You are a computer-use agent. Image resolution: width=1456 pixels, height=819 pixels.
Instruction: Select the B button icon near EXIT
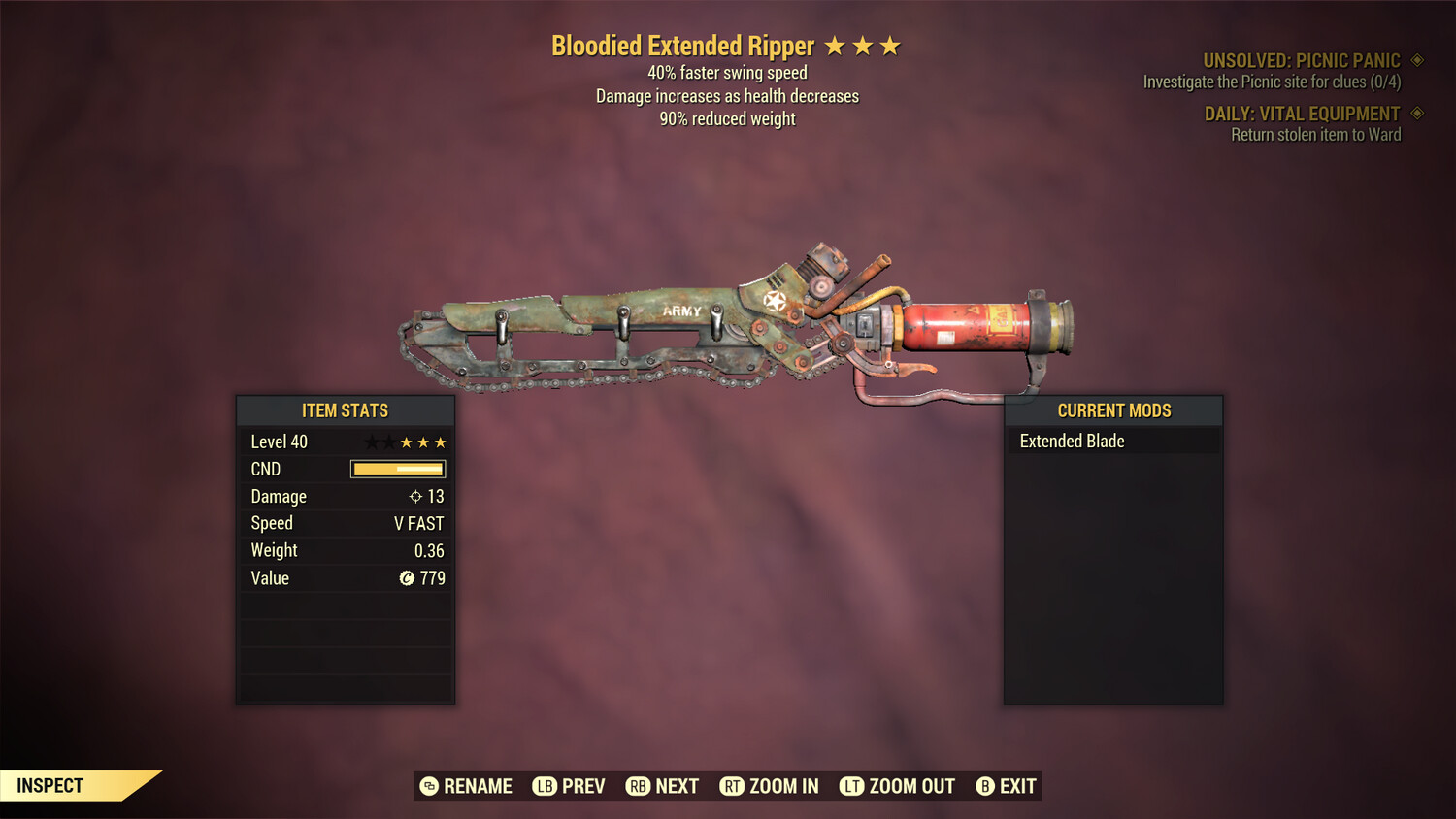pos(985,786)
